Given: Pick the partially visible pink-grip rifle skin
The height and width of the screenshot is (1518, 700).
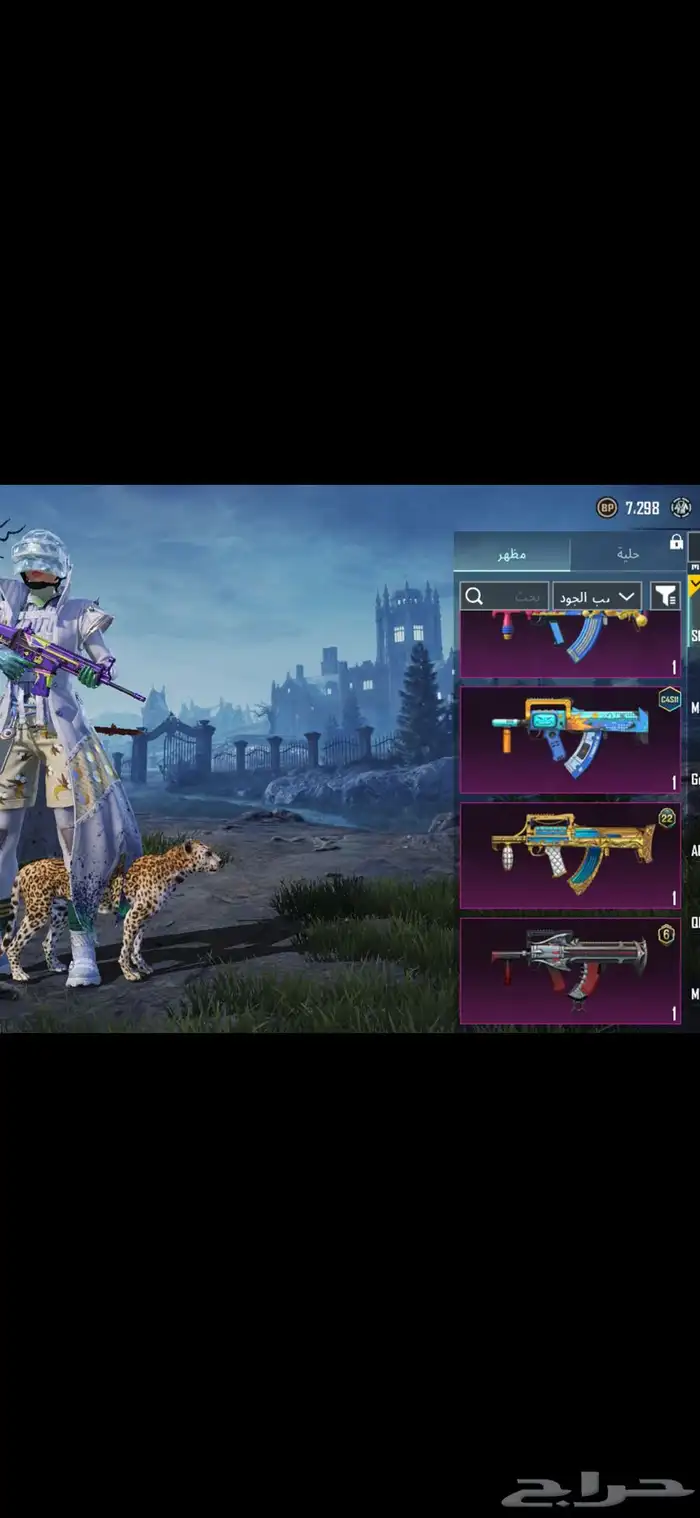Looking at the screenshot, I should [x=570, y=645].
